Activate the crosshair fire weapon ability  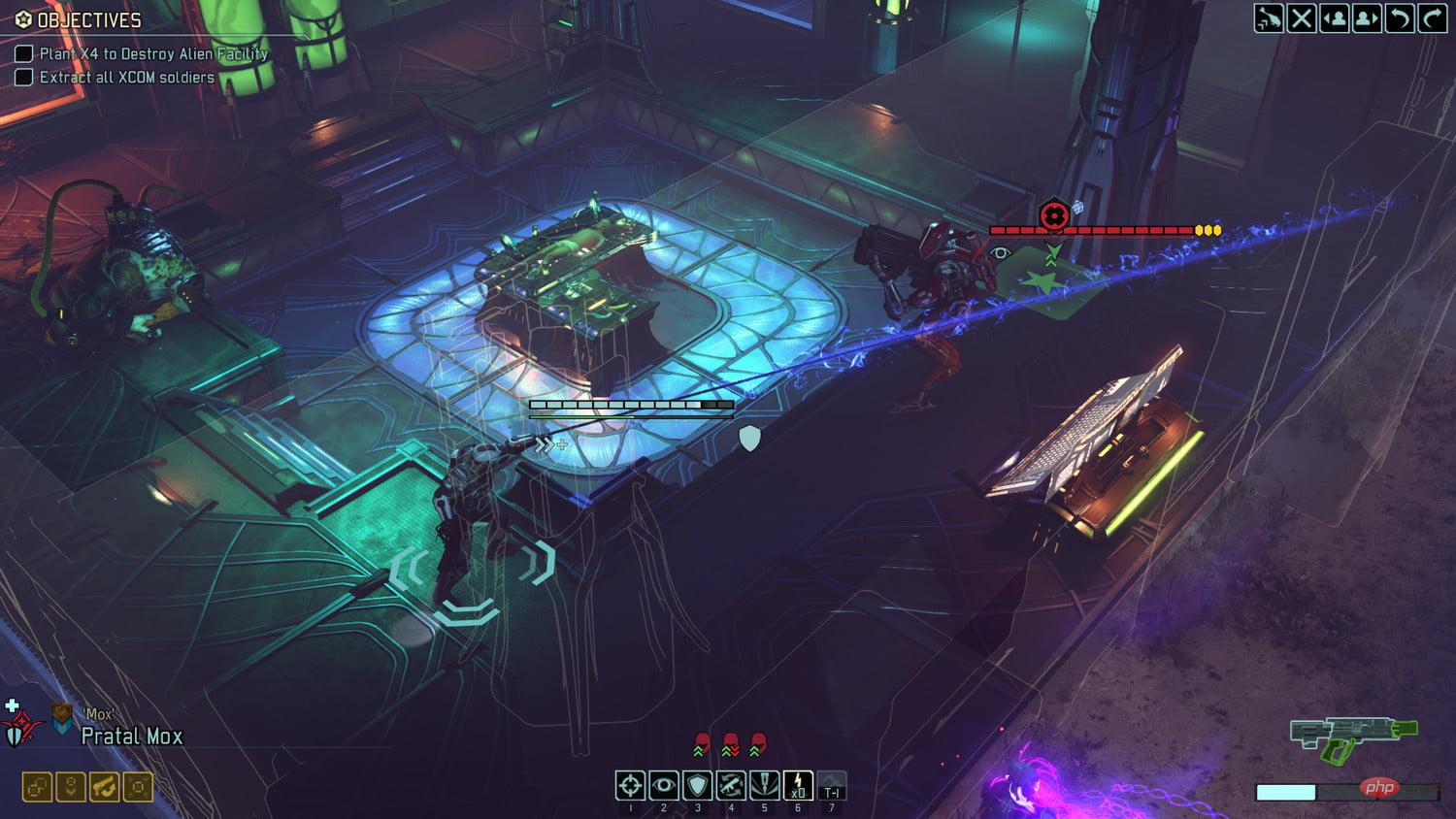pos(630,785)
